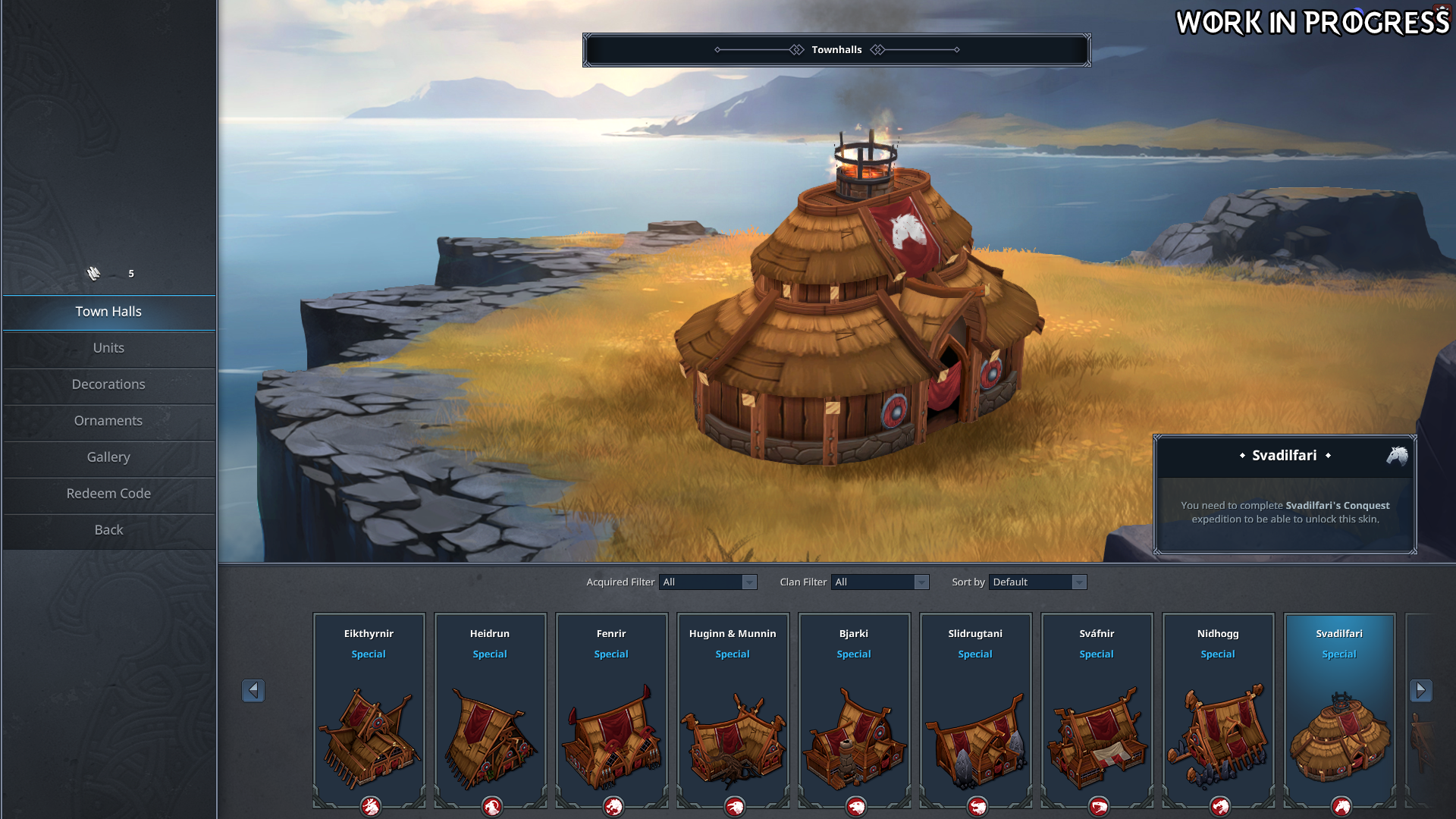Show previous town hall skins with left arrow
1456x819 pixels.
pos(253,690)
